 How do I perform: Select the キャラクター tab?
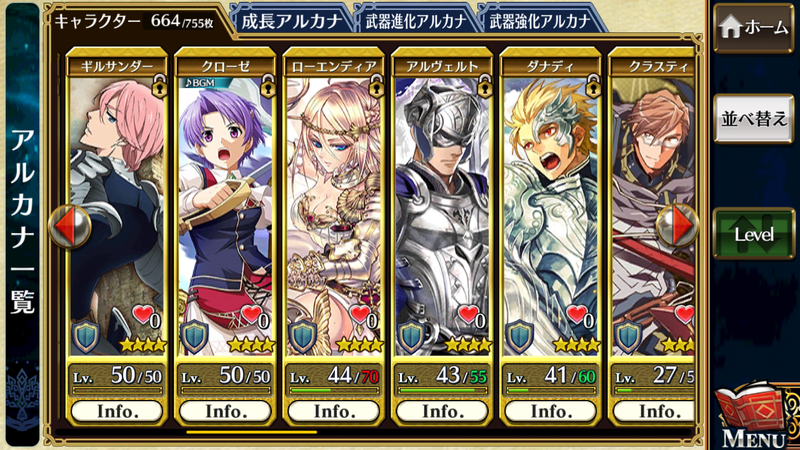pyautogui.click(x=138, y=19)
